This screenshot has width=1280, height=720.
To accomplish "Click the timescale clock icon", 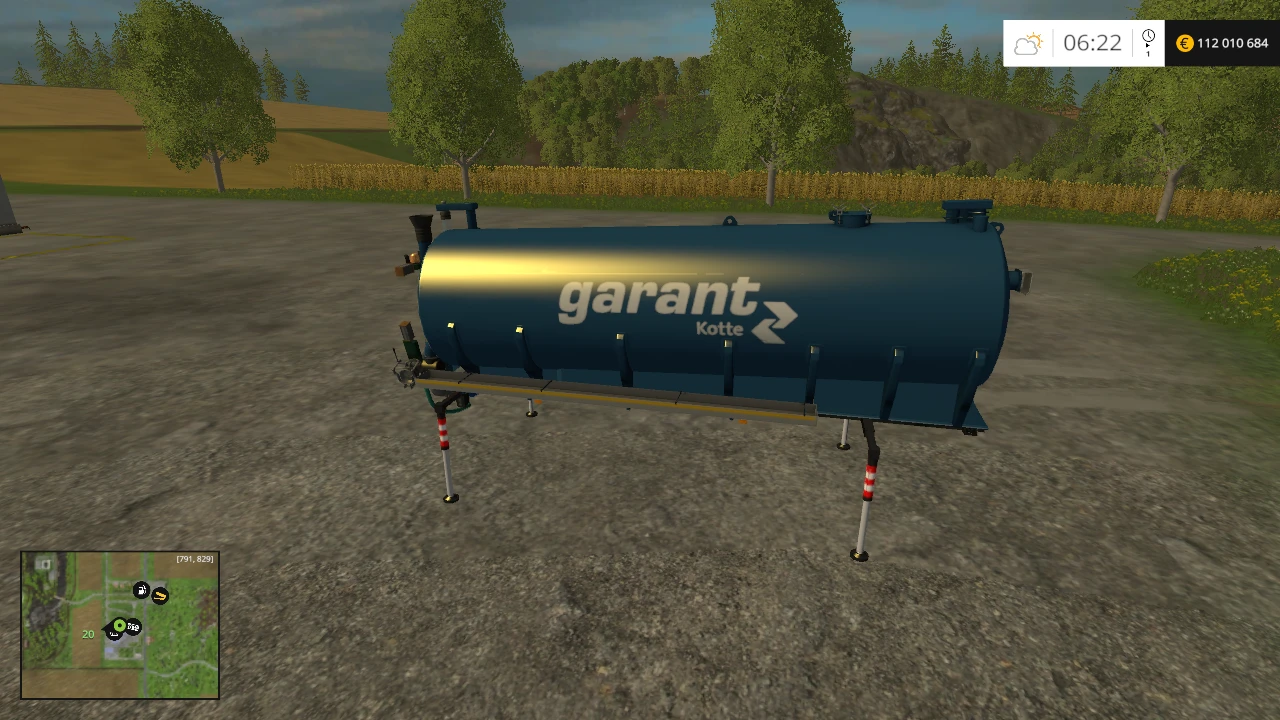I will (x=1148, y=35).
